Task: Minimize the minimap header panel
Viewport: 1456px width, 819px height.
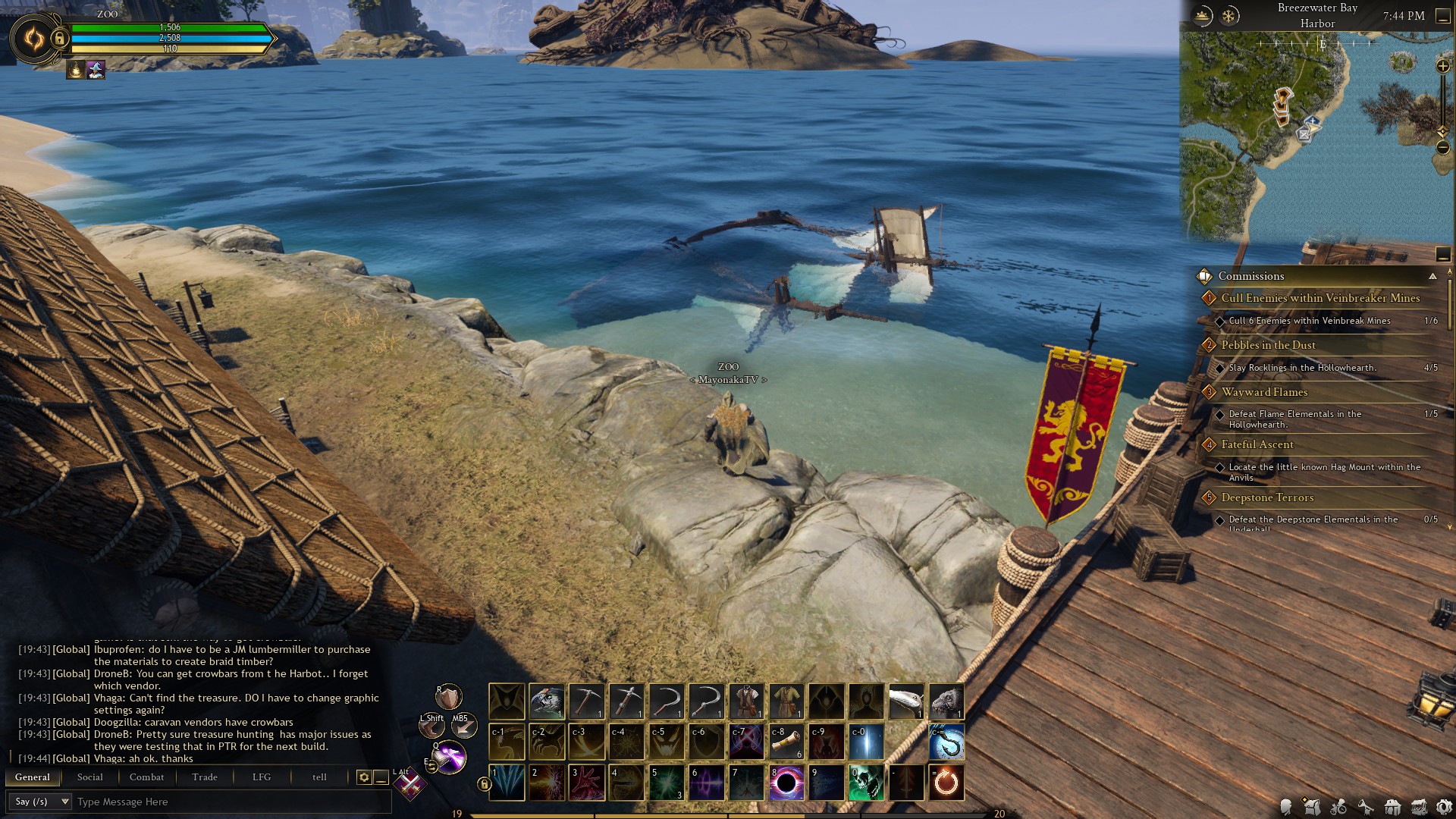Action: (x=1443, y=17)
